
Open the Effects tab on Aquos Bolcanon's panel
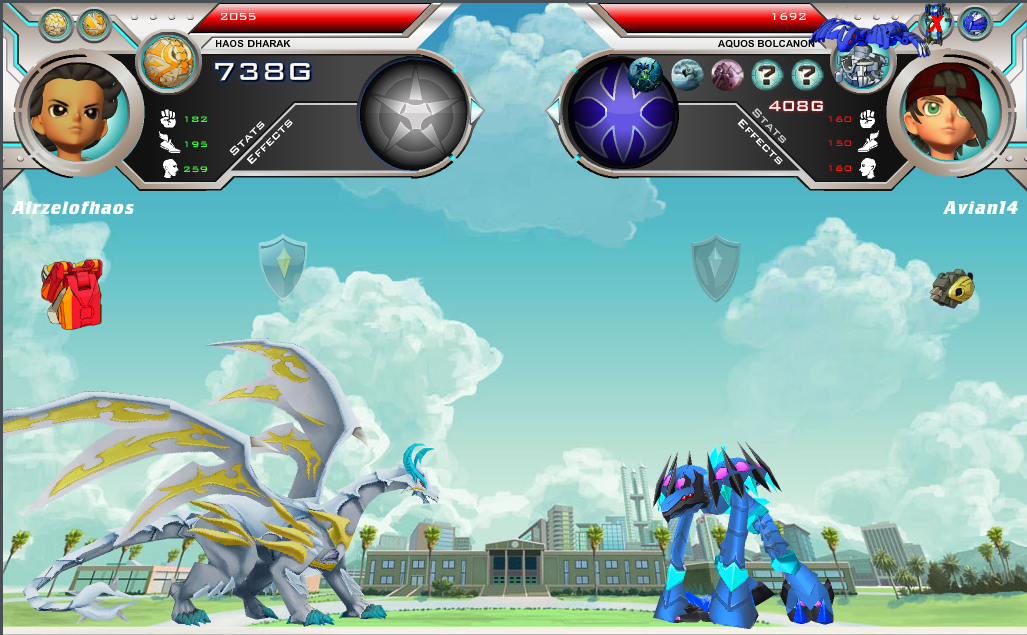coord(759,141)
